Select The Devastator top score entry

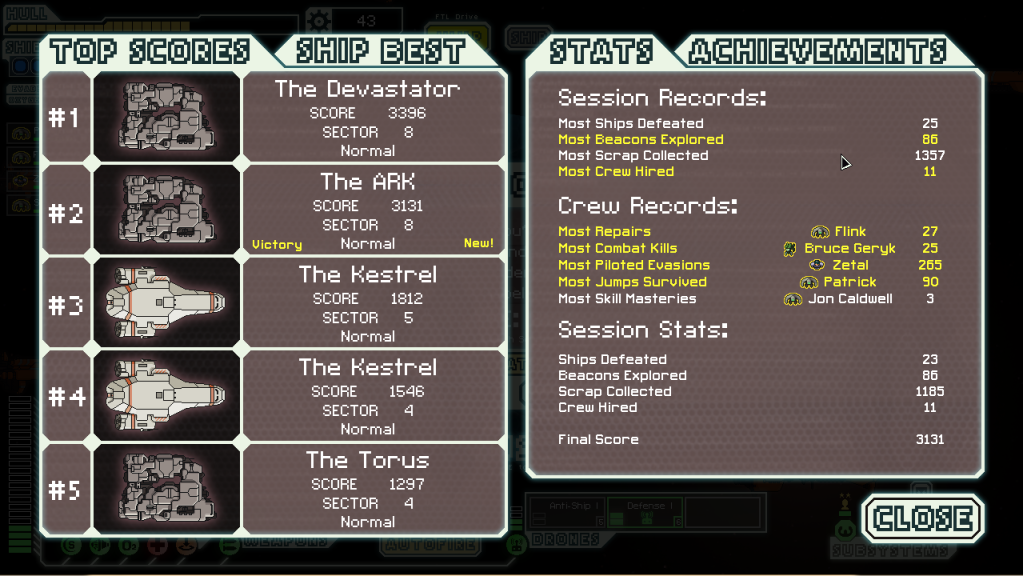coord(368,118)
